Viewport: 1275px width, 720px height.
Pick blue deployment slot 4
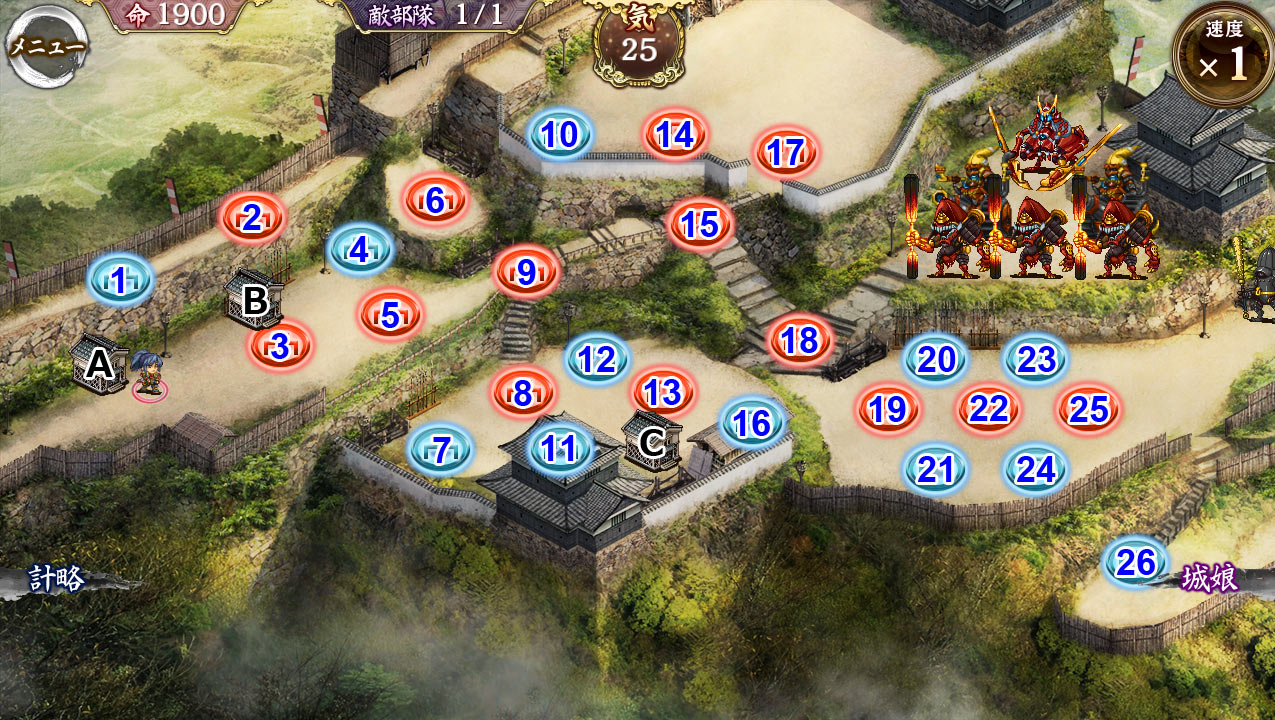click(360, 250)
